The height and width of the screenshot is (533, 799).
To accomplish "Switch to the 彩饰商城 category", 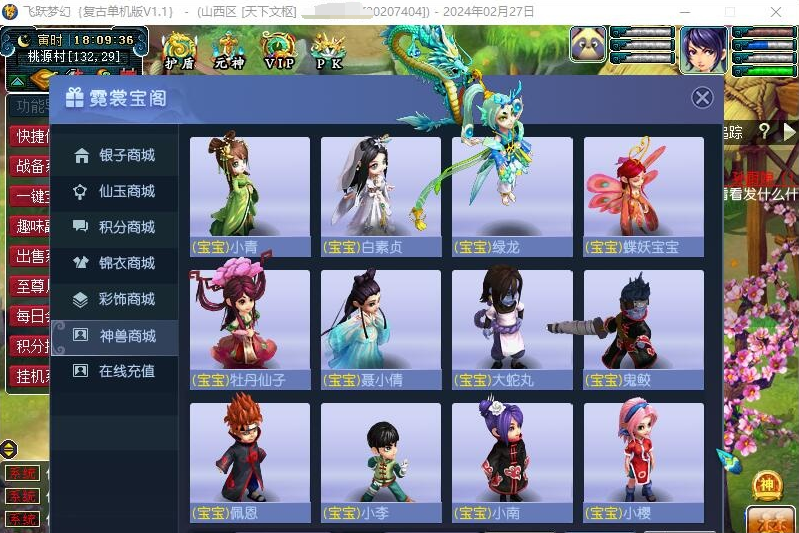I will tap(115, 300).
